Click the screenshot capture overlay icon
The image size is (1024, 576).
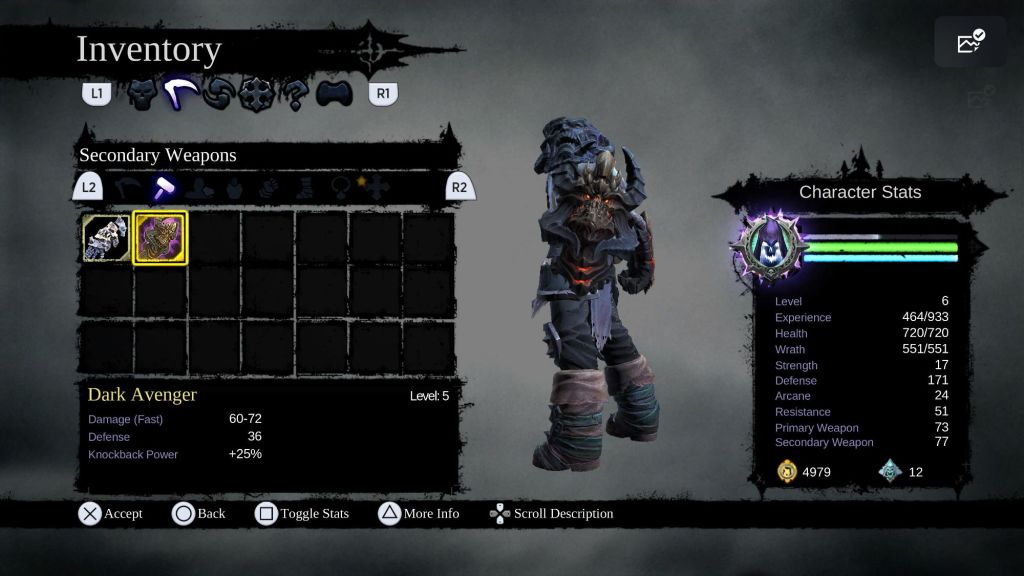tap(970, 42)
